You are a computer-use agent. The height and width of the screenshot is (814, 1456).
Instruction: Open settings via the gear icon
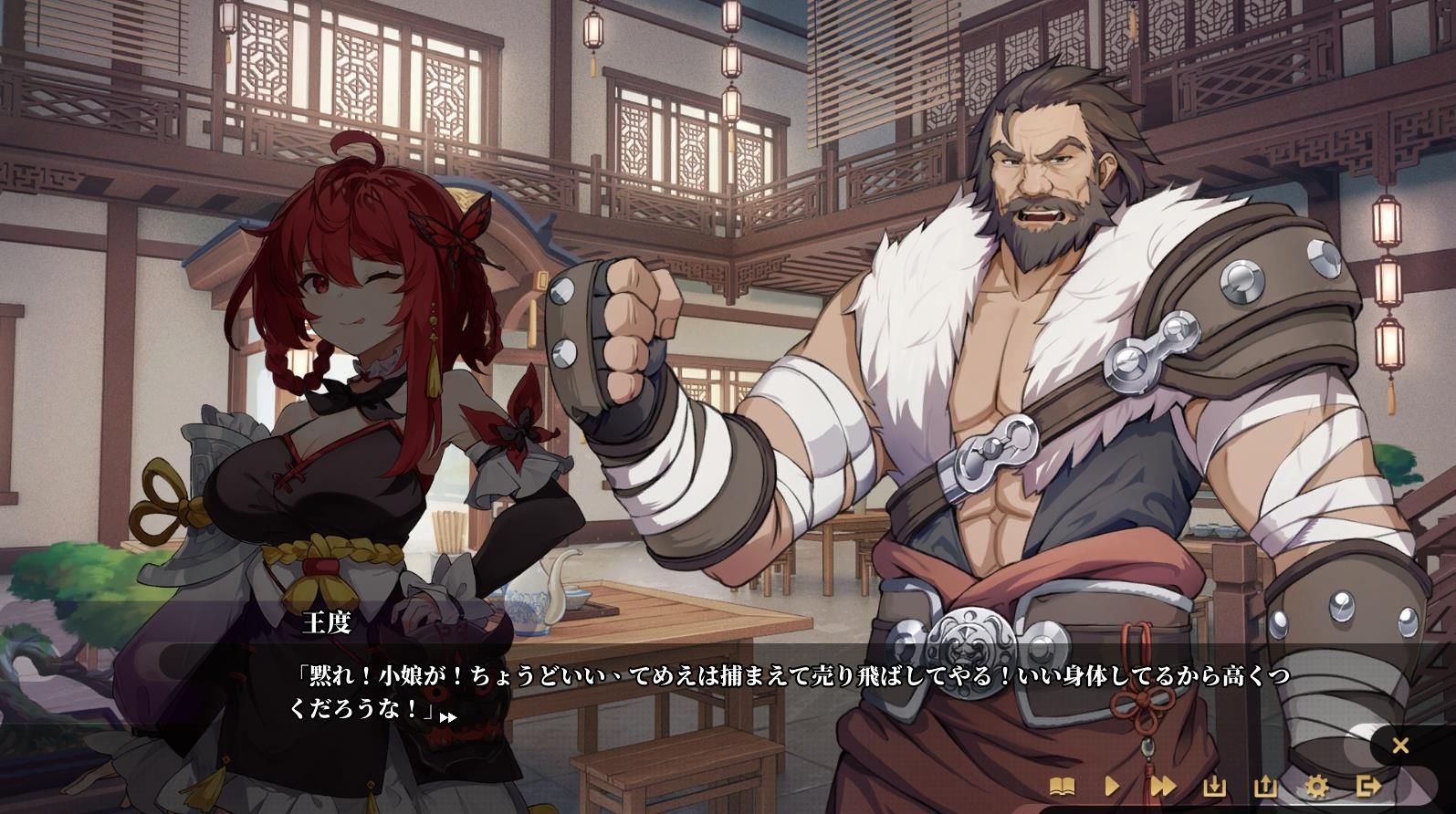(x=1316, y=786)
